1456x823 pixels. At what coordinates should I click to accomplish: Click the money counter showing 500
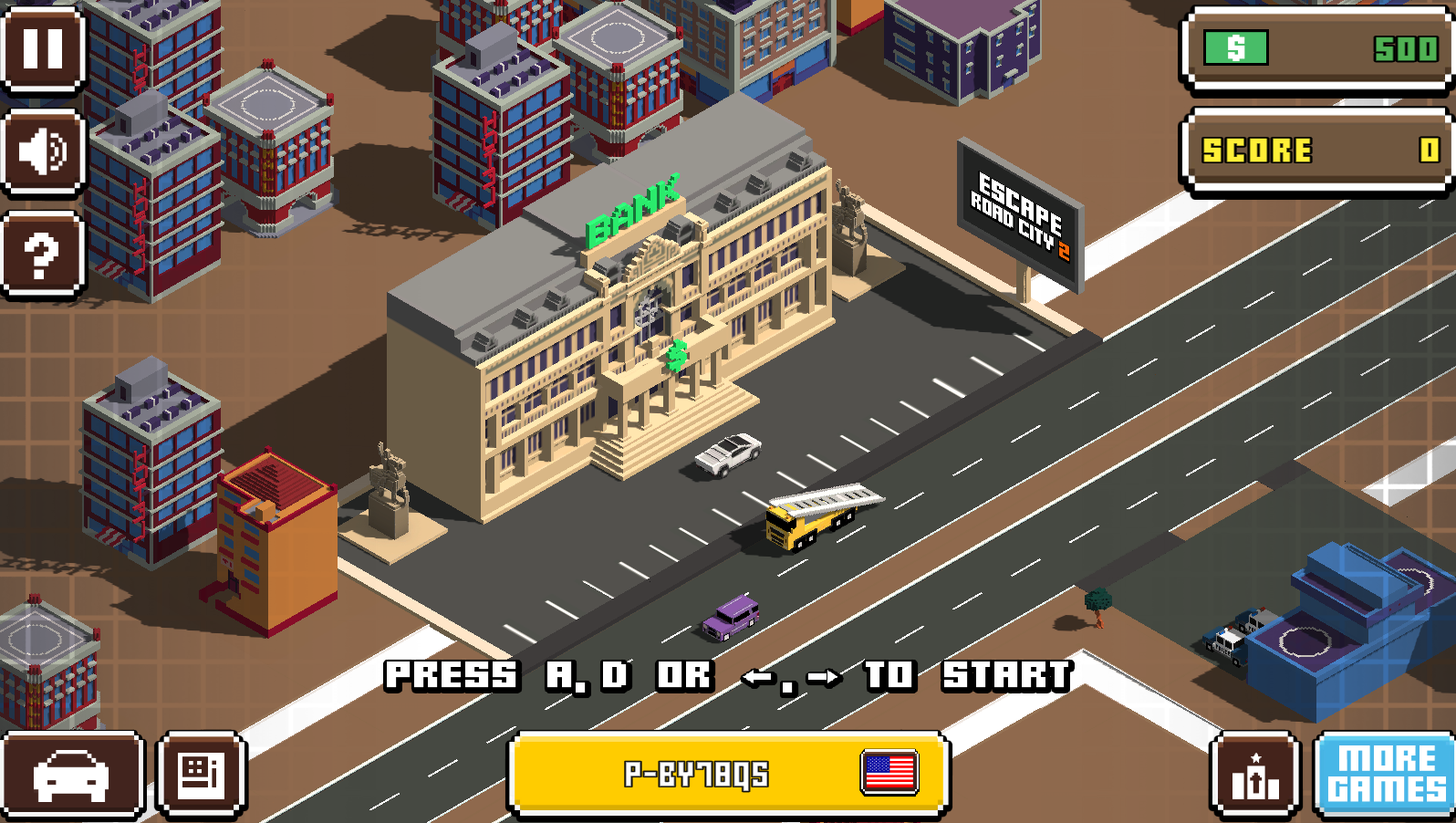[x=1316, y=49]
